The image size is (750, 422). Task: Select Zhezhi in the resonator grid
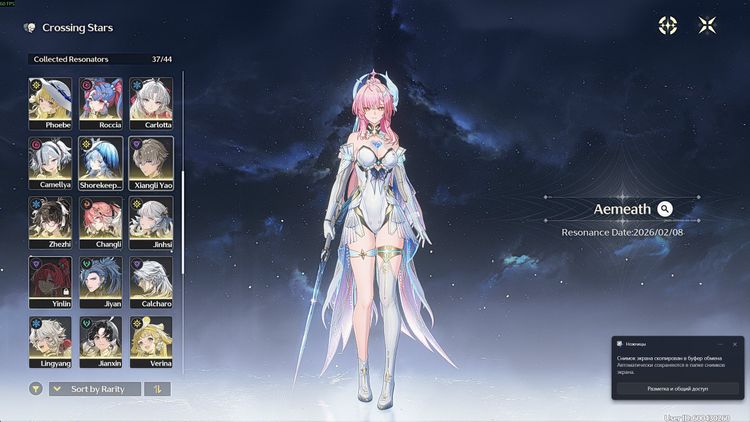(x=49, y=222)
